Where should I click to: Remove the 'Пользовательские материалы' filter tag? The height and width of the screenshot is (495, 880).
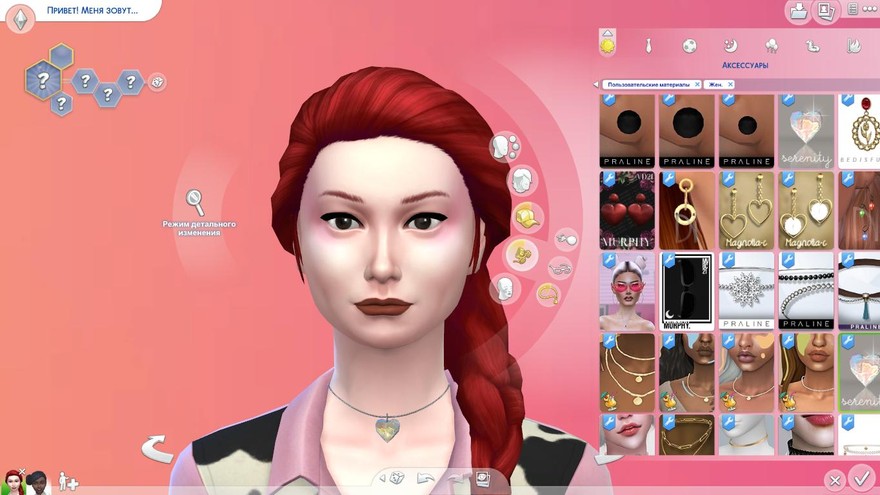pos(697,85)
